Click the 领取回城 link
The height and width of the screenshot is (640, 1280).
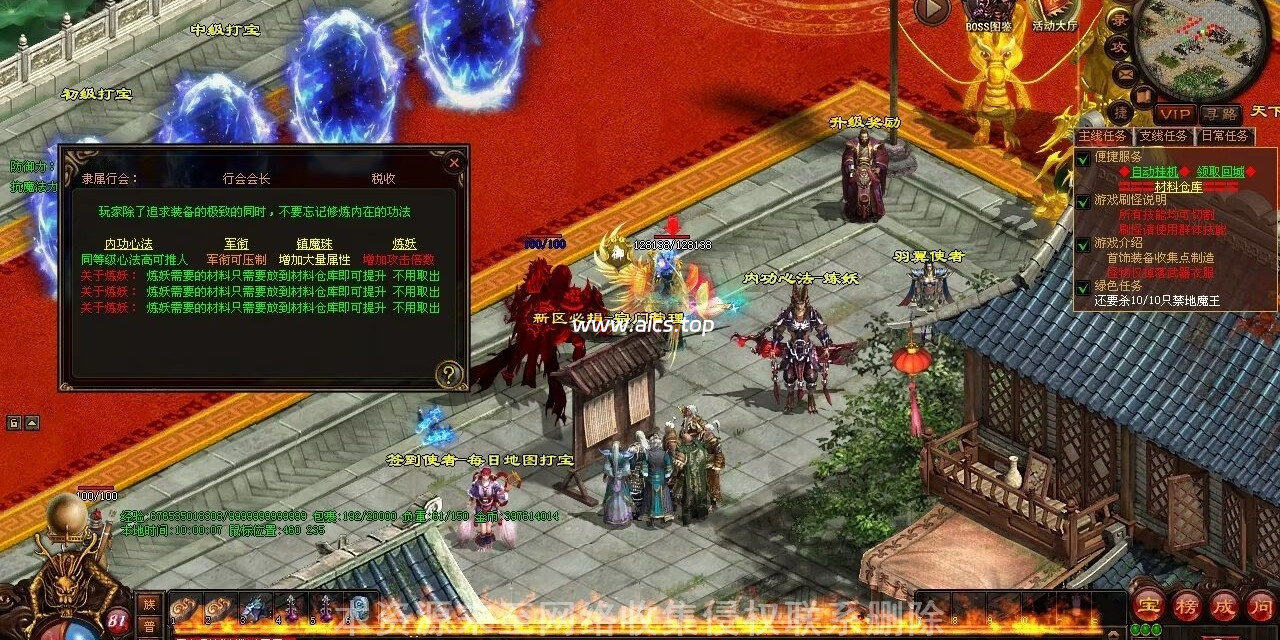(1220, 172)
